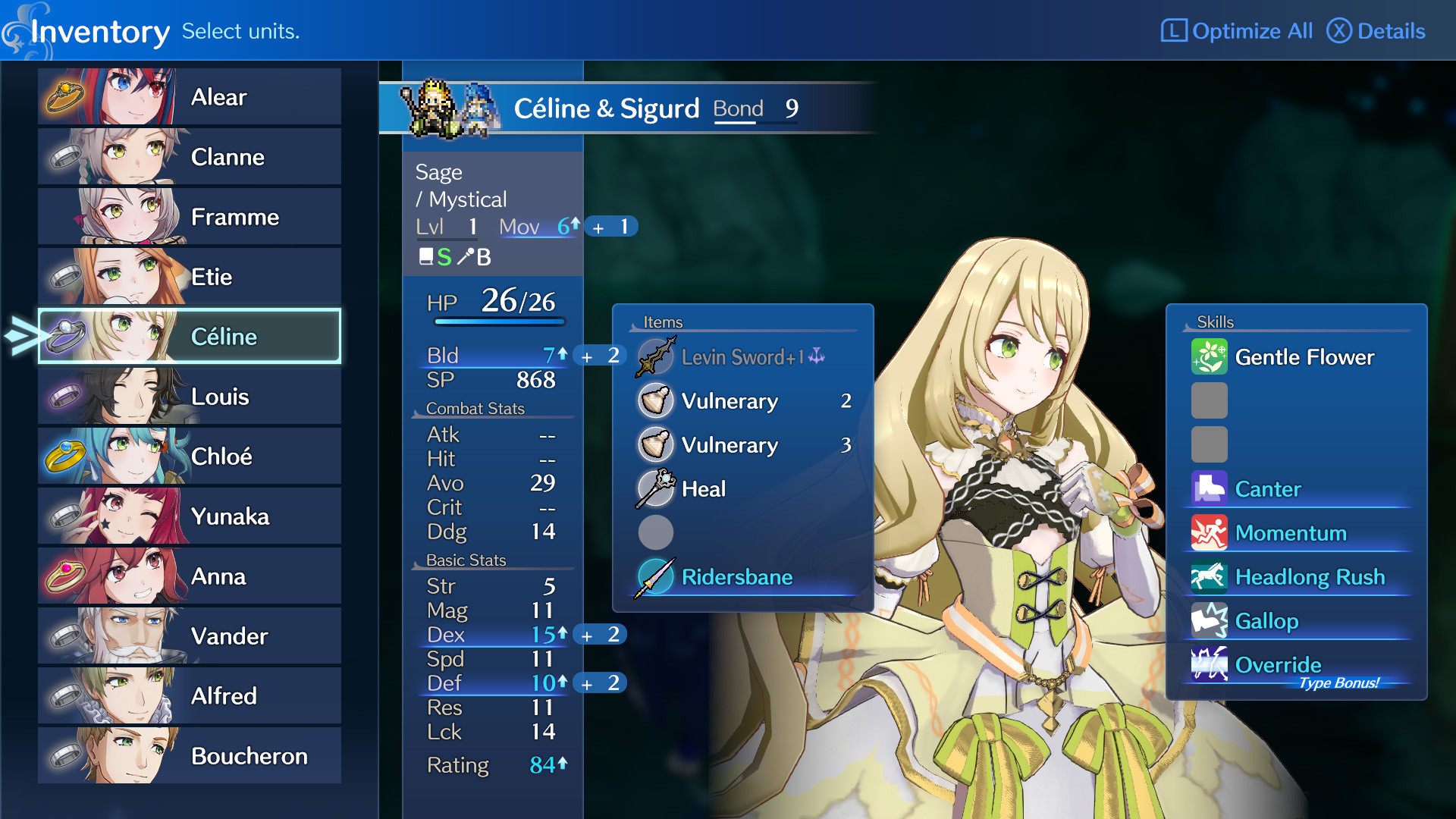Click the Gallop skill icon

coord(1209,621)
